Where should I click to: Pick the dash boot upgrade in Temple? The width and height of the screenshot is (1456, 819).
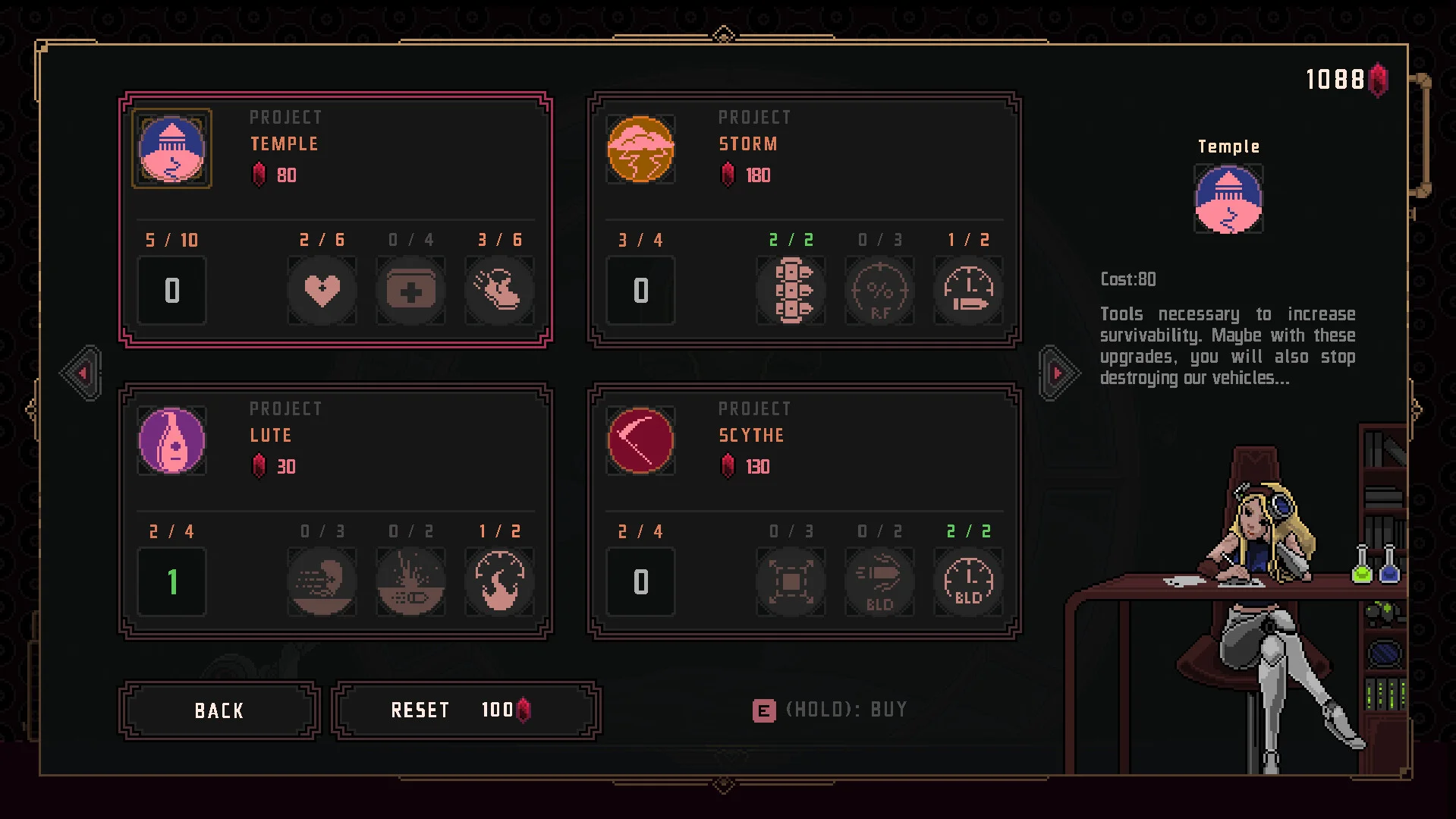[x=499, y=290]
